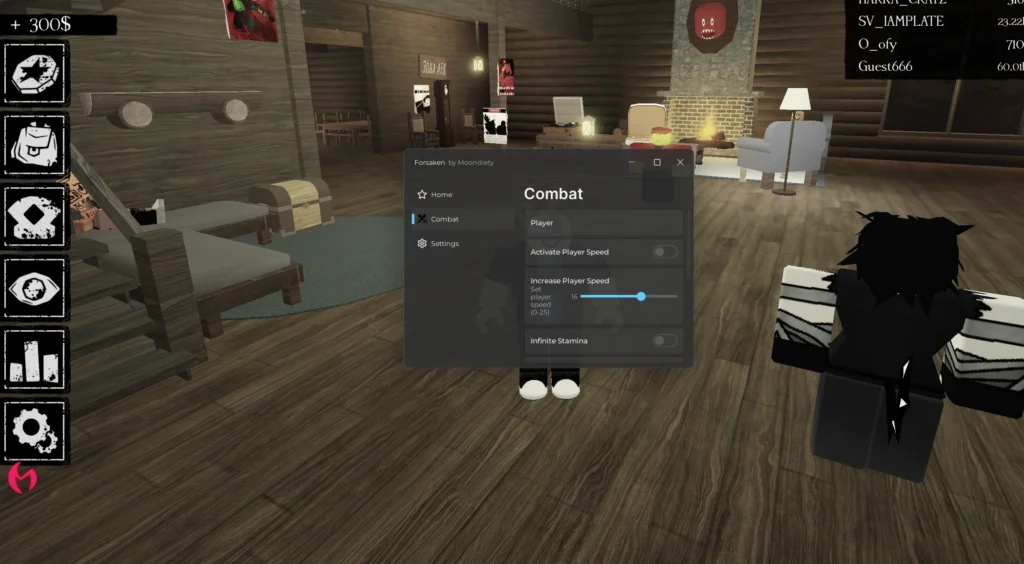The image size is (1024, 564).
Task: Open the gear settings icon
Action: (36, 431)
